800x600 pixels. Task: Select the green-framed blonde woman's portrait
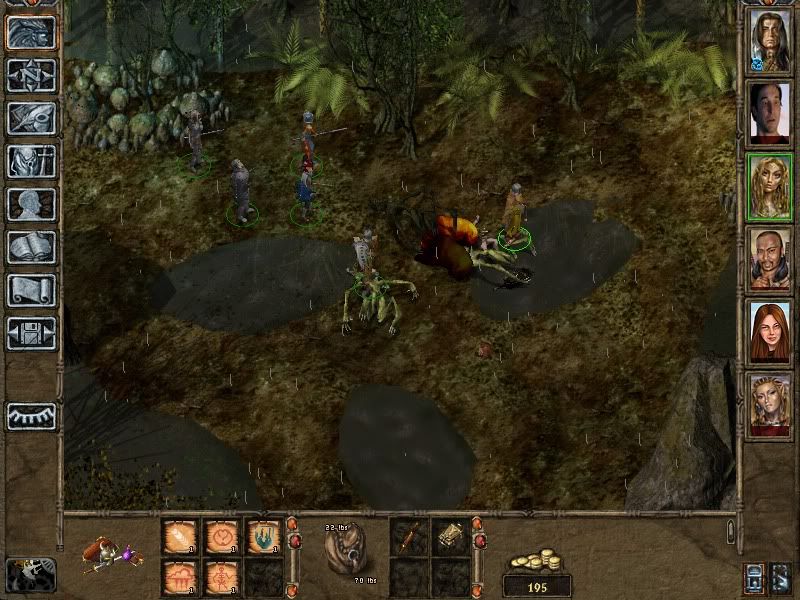pos(769,185)
